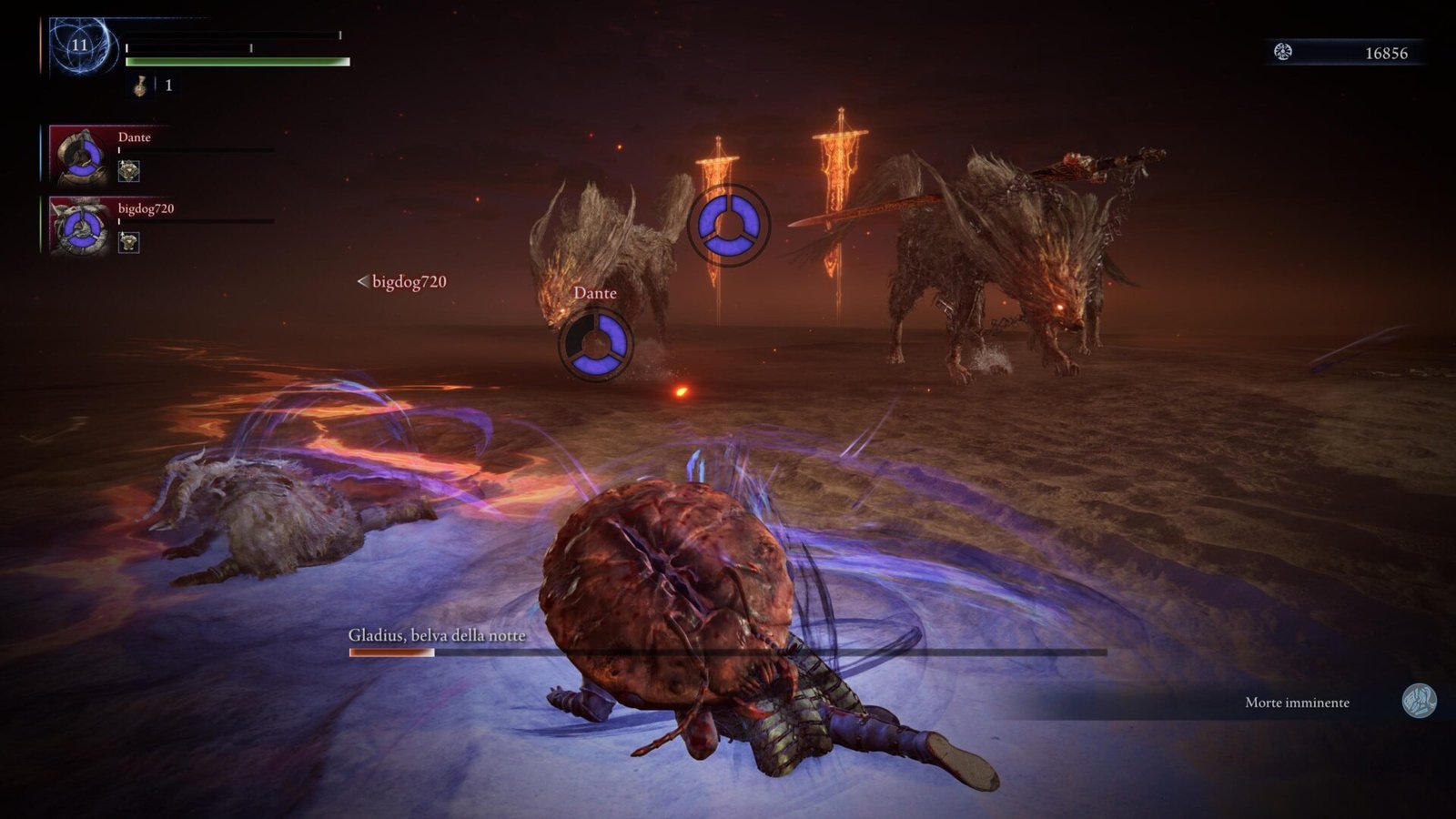Screen dimensions: 1456x819
Task: Select bigdog720's teammate portrait
Action: 82,227
